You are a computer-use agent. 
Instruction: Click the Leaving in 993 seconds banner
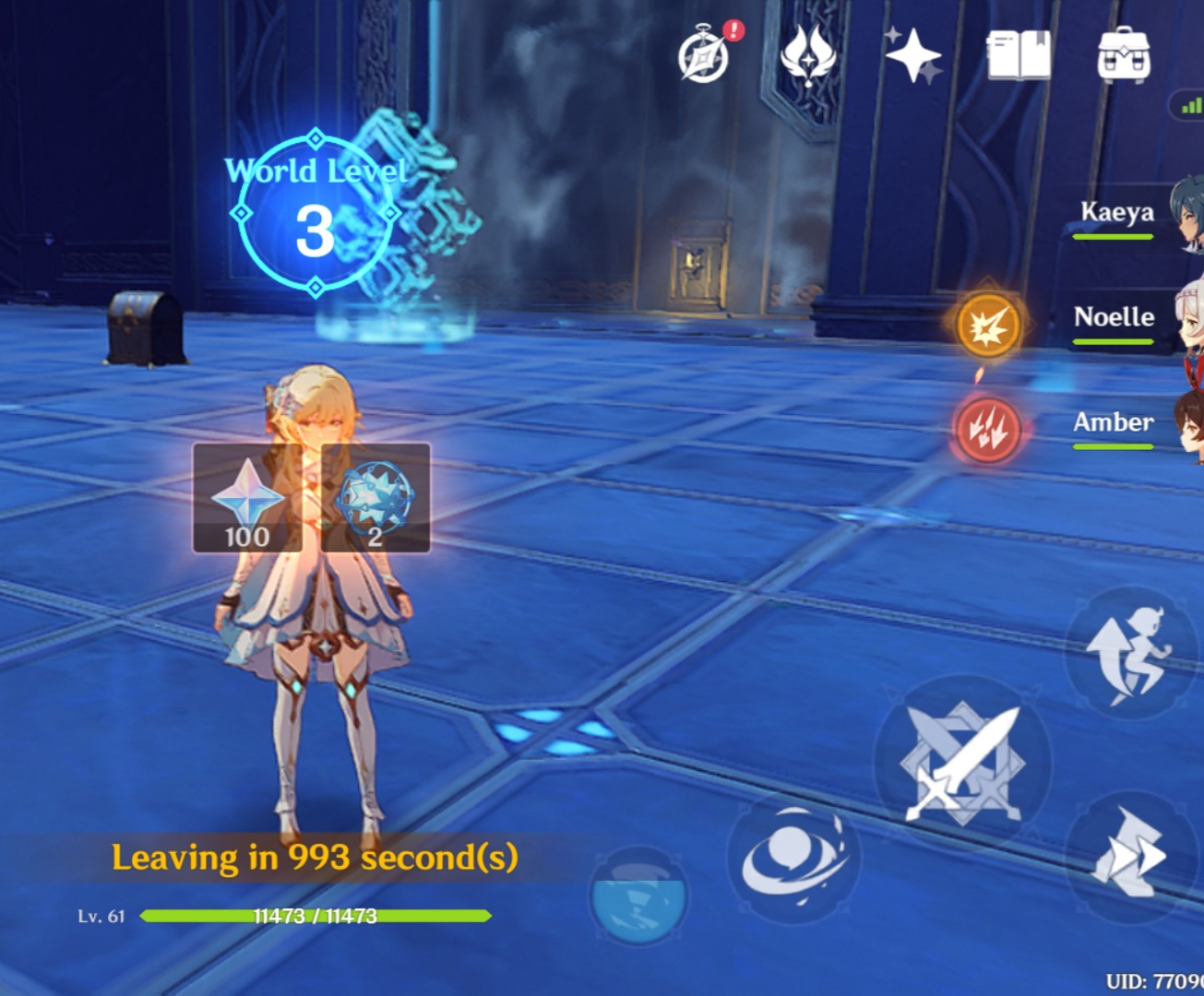point(316,858)
